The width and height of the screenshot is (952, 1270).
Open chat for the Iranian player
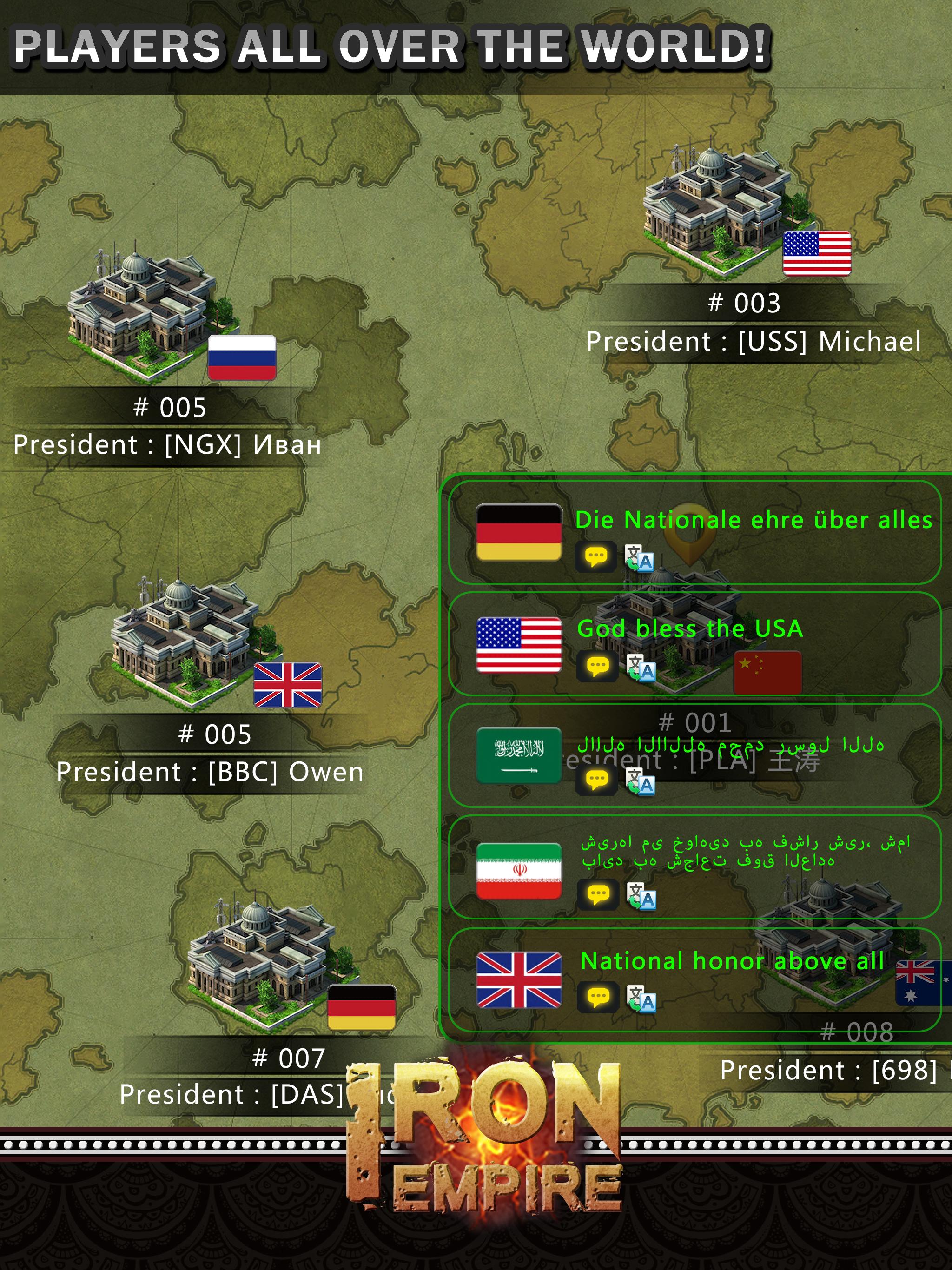click(x=598, y=893)
